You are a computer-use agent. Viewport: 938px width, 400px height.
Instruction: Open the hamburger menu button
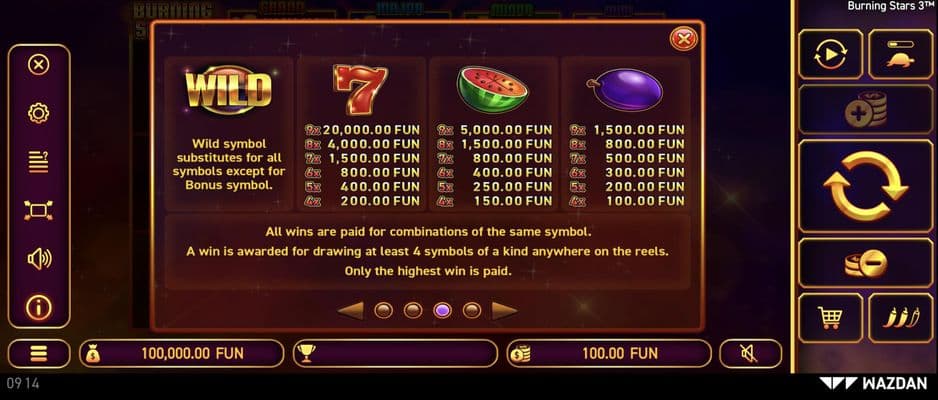click(x=38, y=353)
